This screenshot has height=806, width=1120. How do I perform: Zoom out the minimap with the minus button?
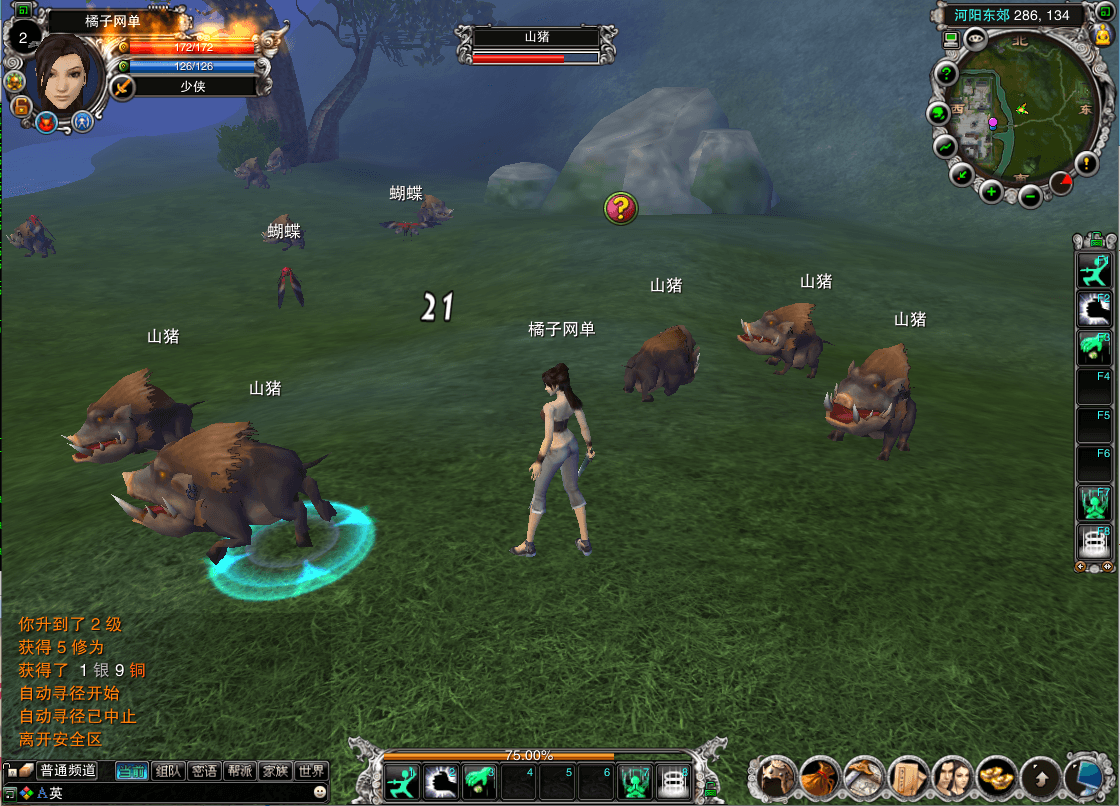click(1030, 197)
